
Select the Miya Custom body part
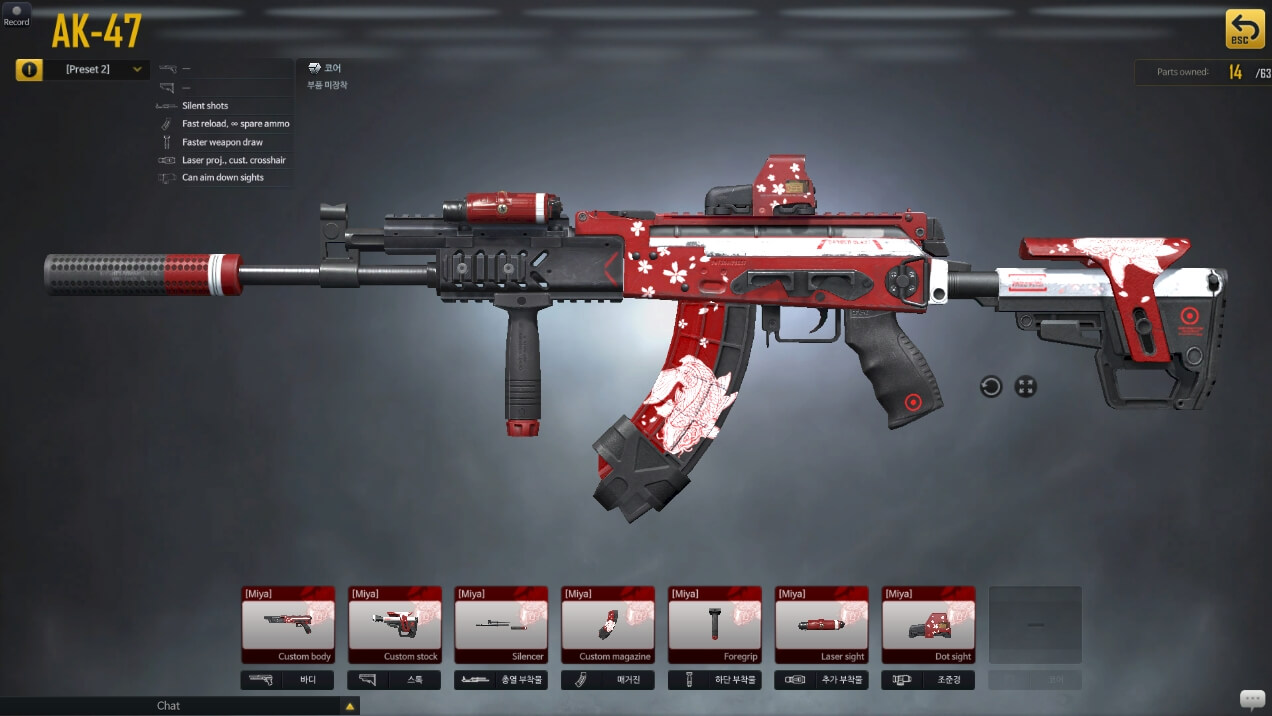287,624
